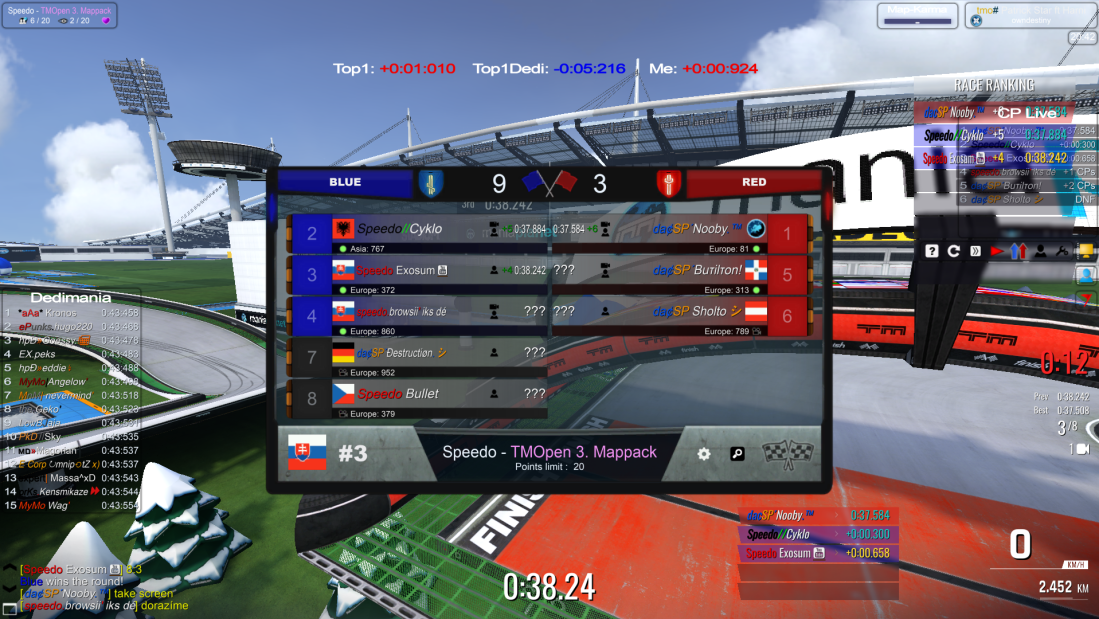The height and width of the screenshot is (619, 1099).
Task: Select the BLUE team header button
Action: click(345, 183)
